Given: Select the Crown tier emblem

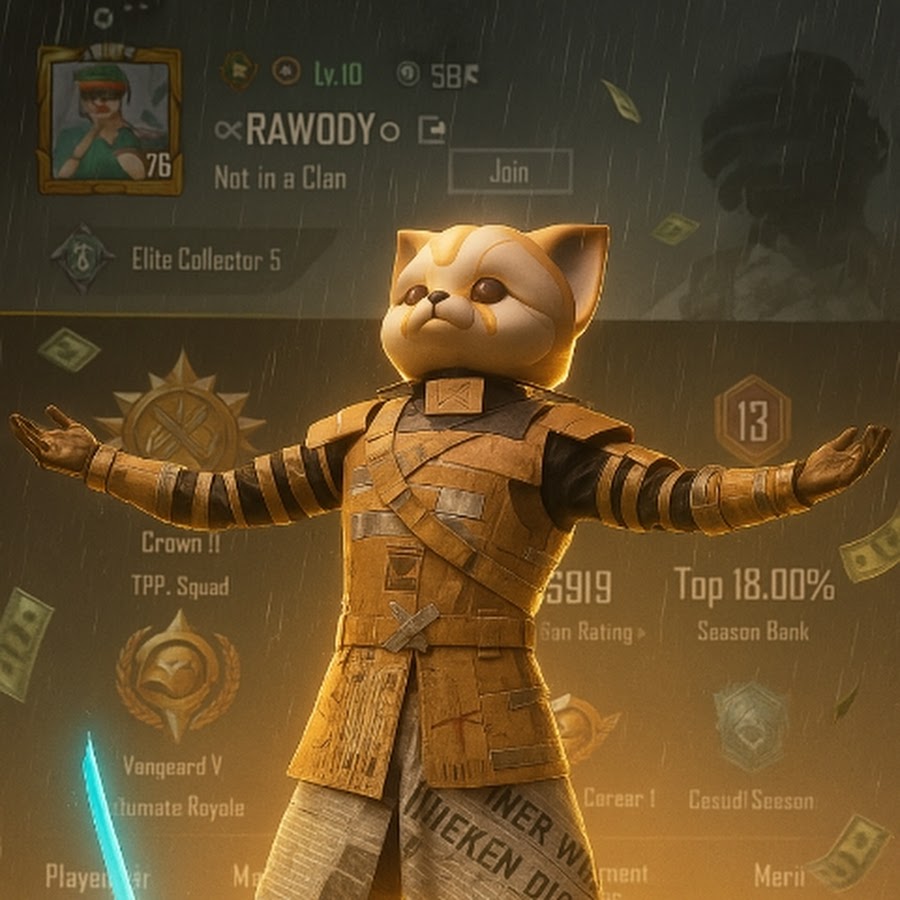Looking at the screenshot, I should click(181, 425).
